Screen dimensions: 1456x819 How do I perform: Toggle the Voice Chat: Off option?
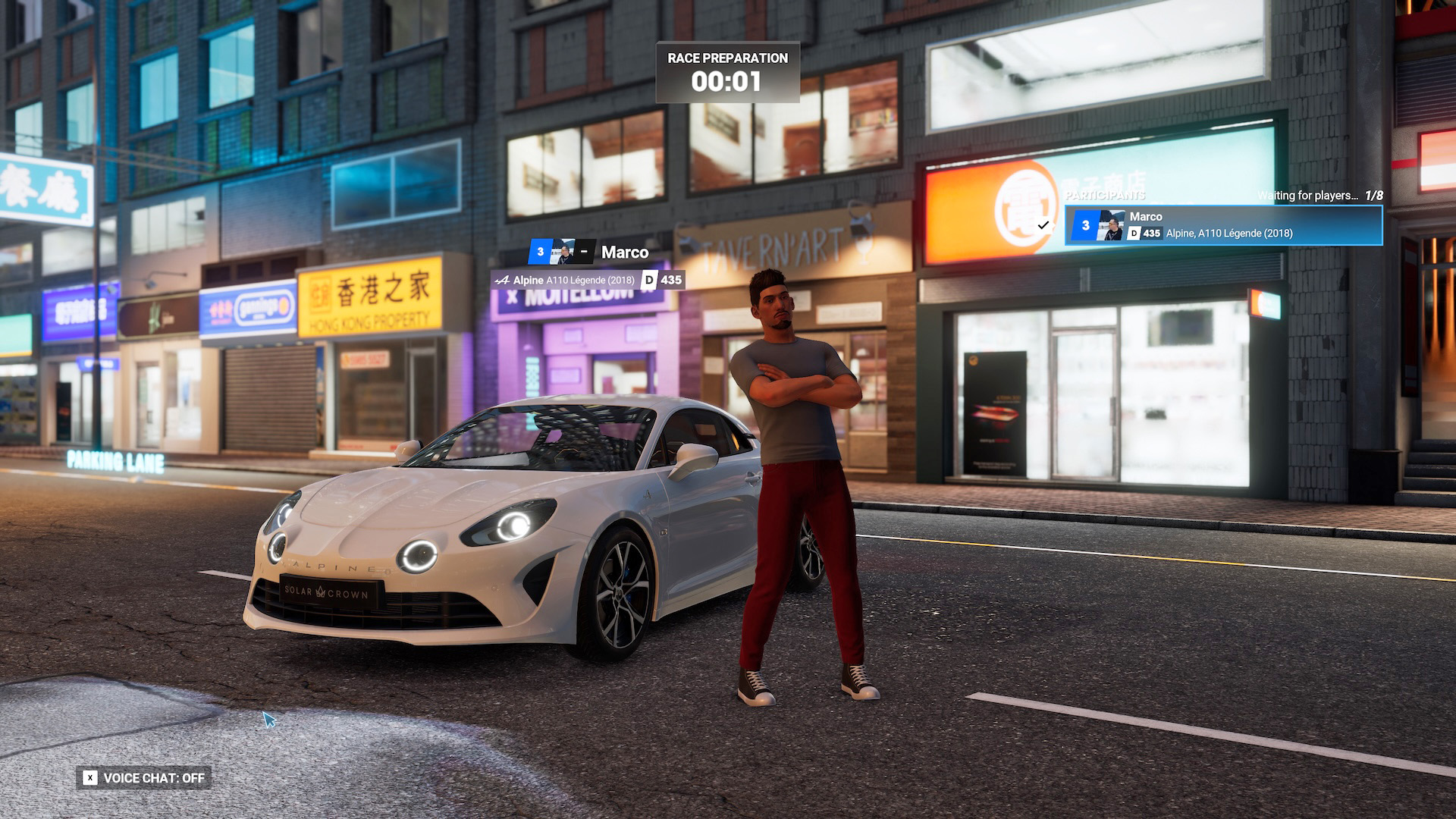pyautogui.click(x=144, y=778)
